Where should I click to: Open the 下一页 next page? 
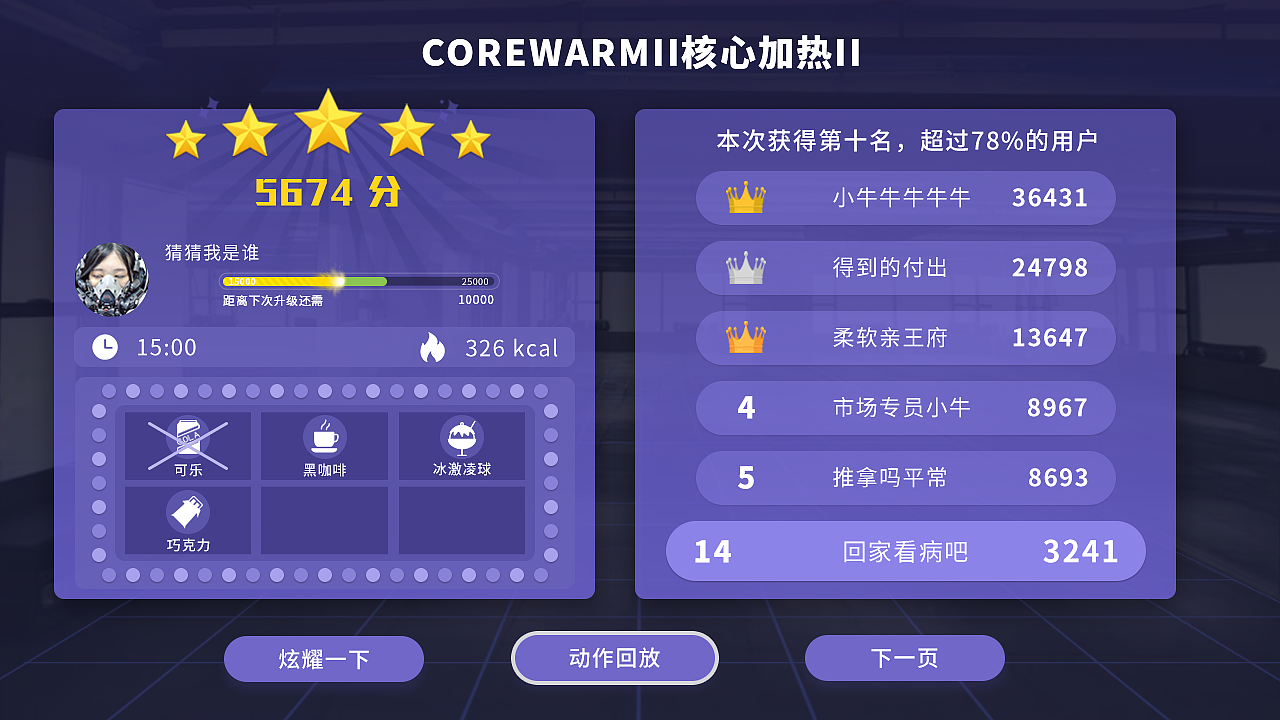[904, 658]
